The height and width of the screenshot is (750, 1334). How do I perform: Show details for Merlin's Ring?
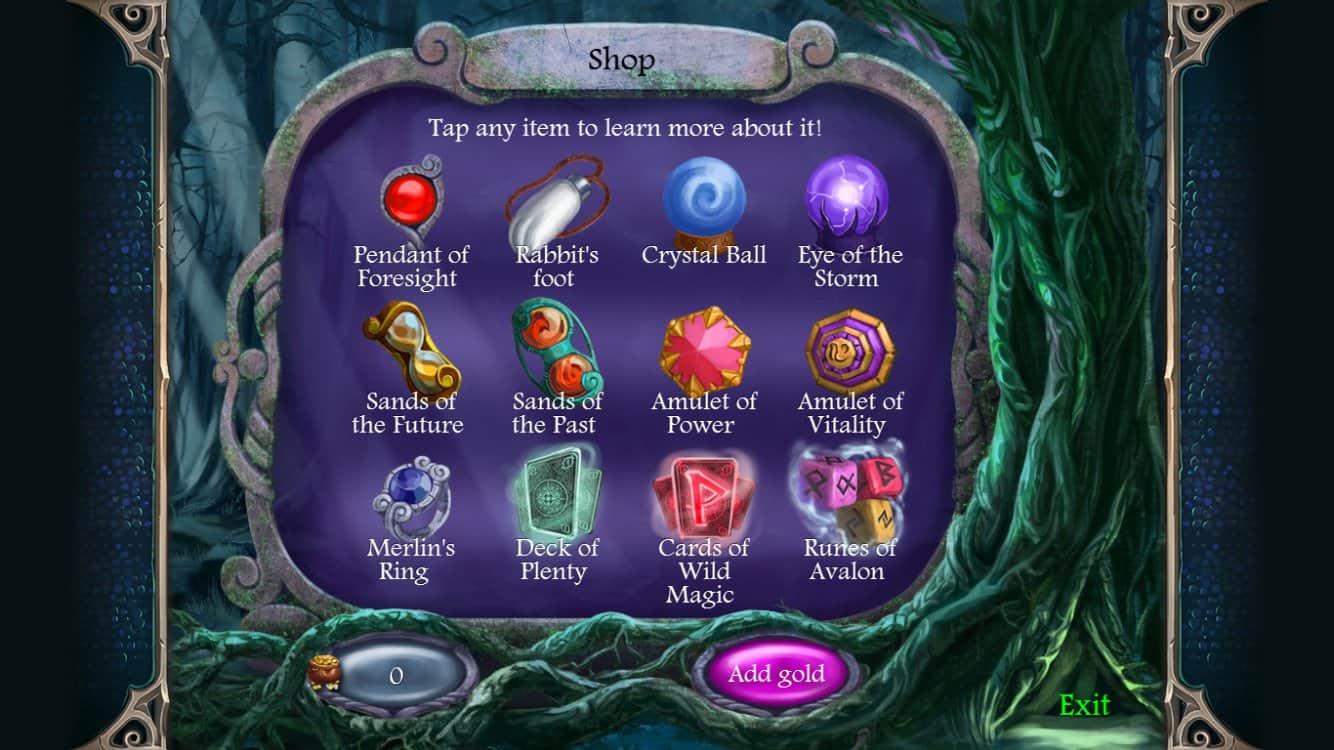click(412, 495)
